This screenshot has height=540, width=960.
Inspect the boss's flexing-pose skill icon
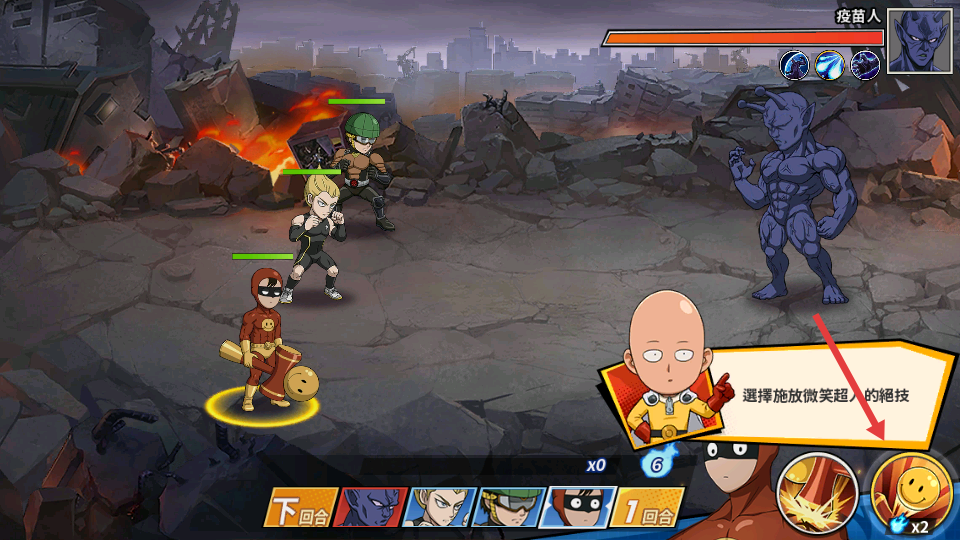pos(795,65)
